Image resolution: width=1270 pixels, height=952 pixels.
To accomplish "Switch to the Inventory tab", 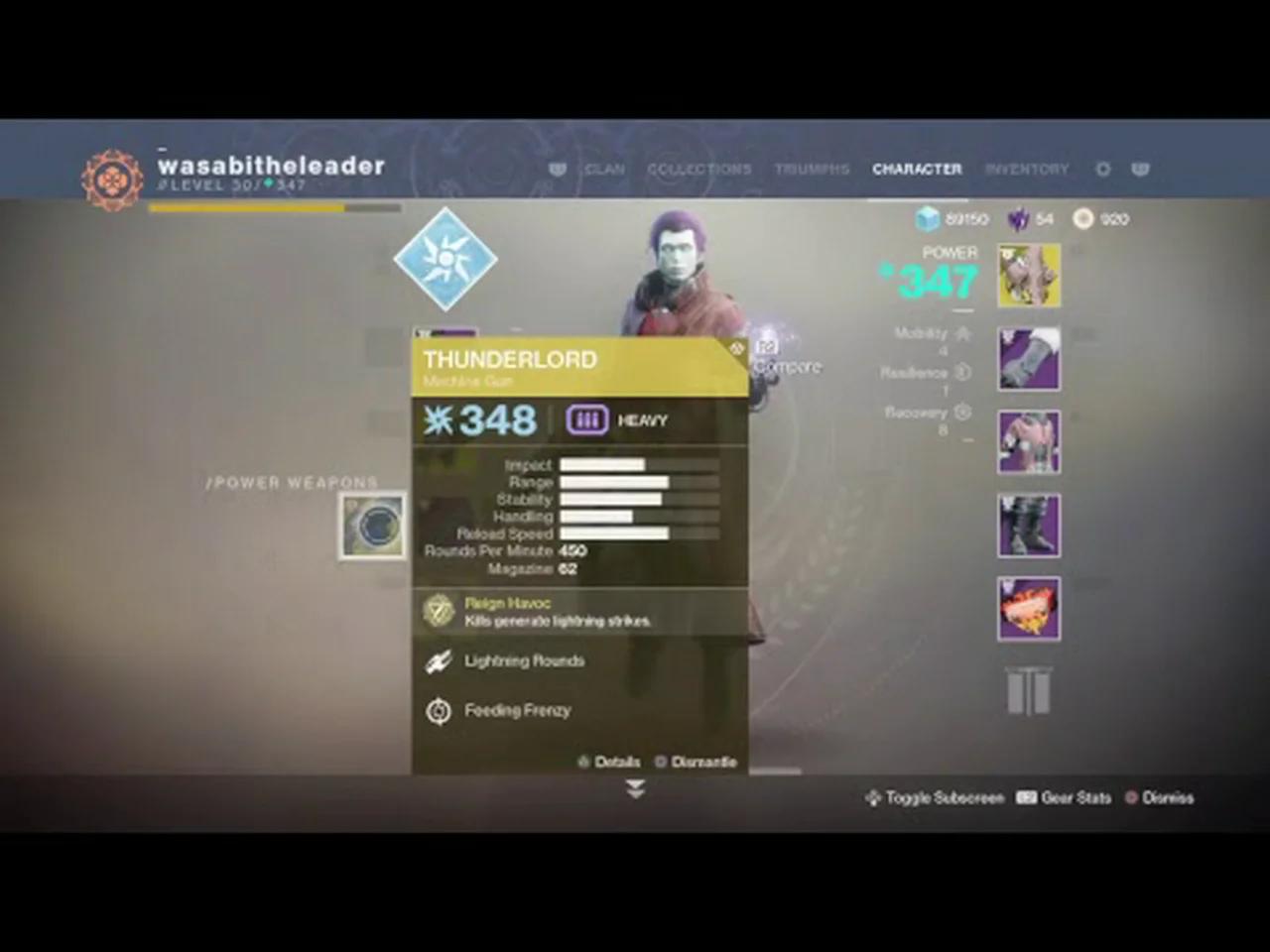I will coord(1028,169).
